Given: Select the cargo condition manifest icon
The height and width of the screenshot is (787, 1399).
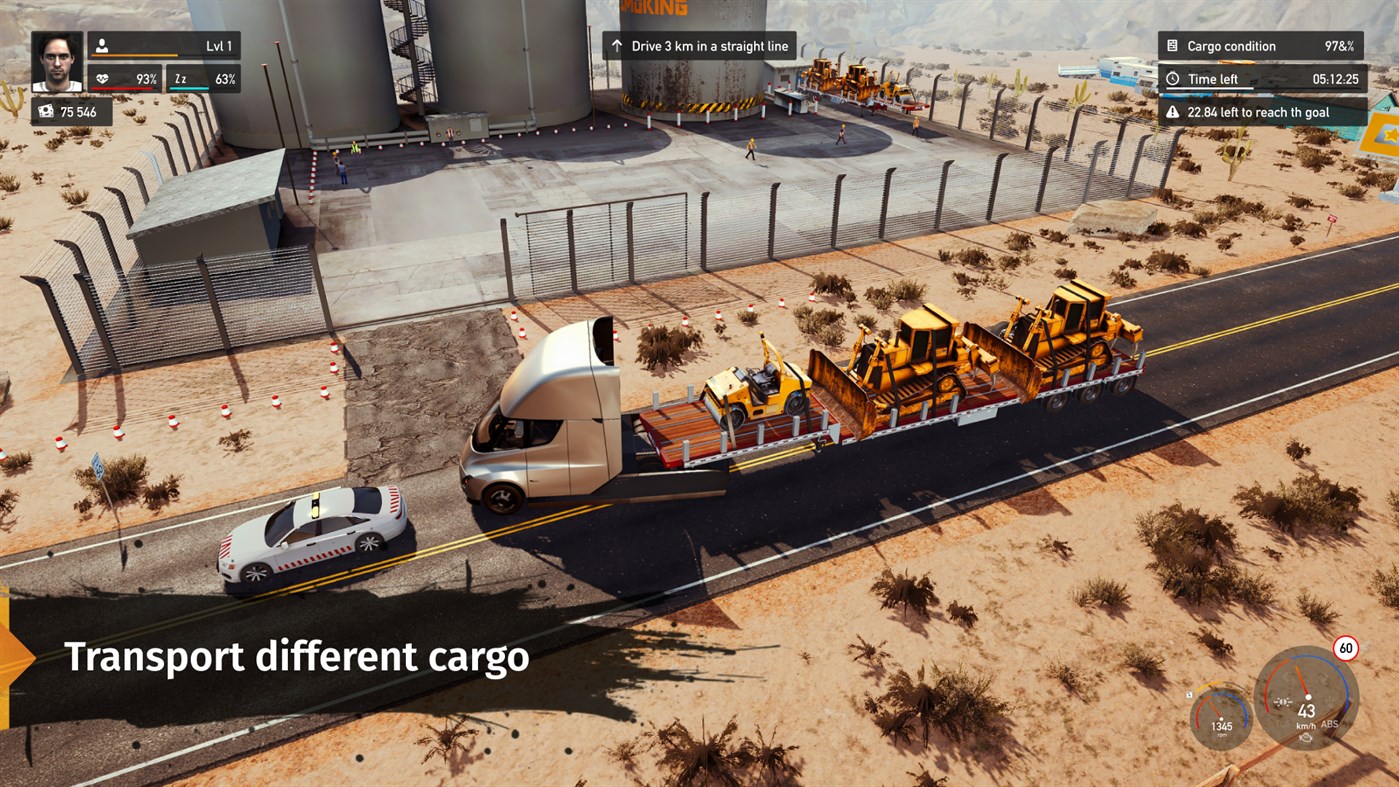Looking at the screenshot, I should point(1172,45).
